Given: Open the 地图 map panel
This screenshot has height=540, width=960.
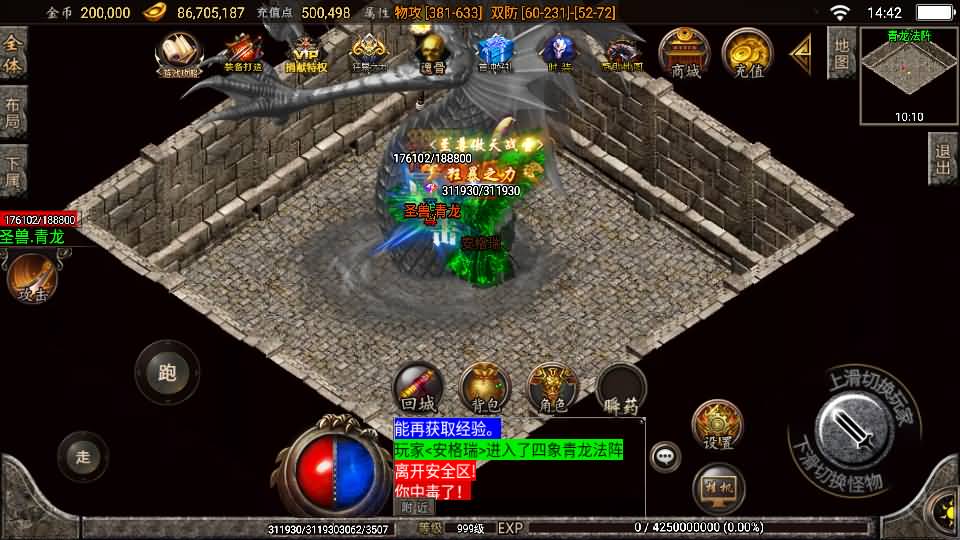Looking at the screenshot, I should [841, 52].
